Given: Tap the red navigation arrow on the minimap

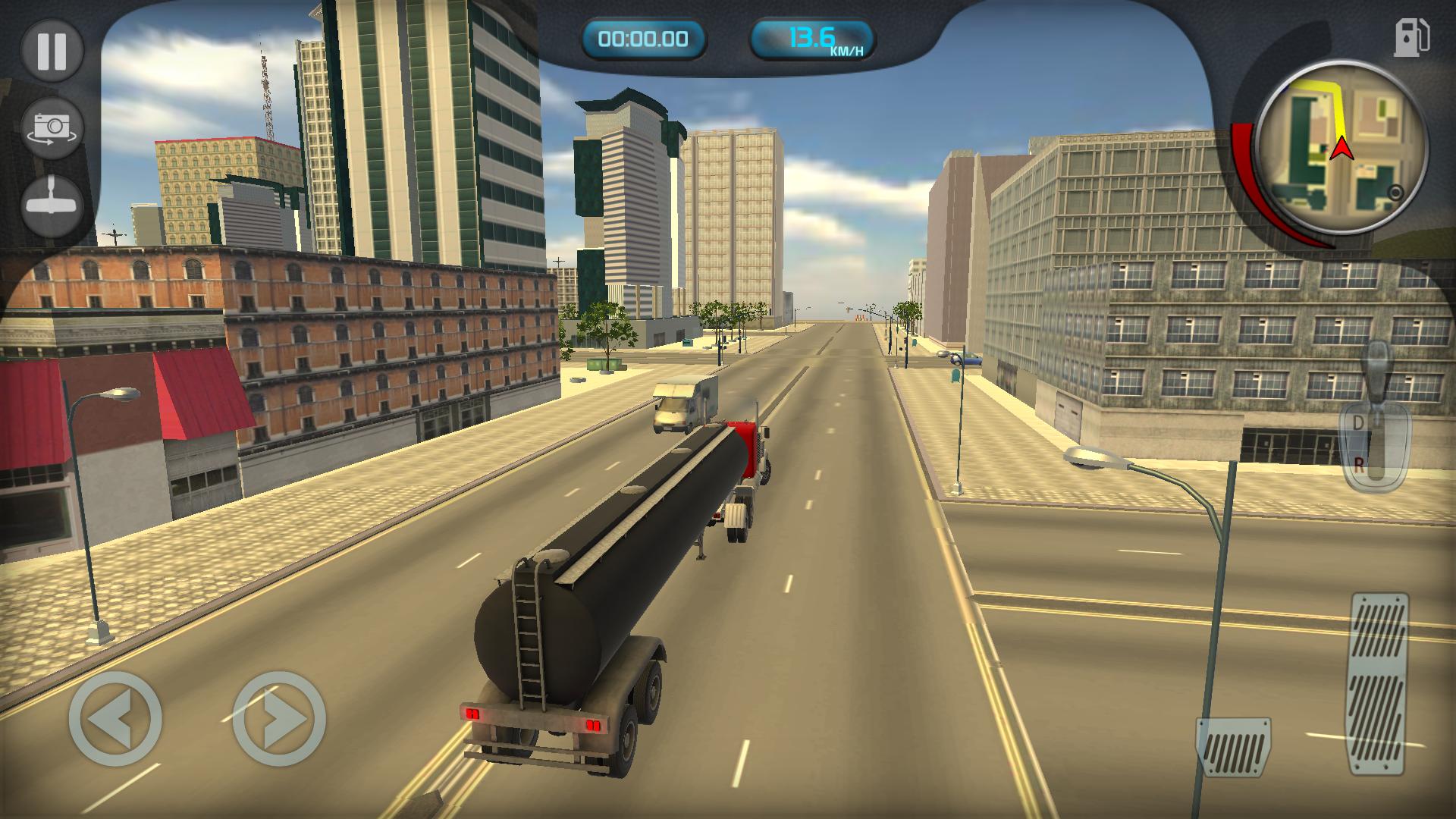Looking at the screenshot, I should [x=1342, y=149].
